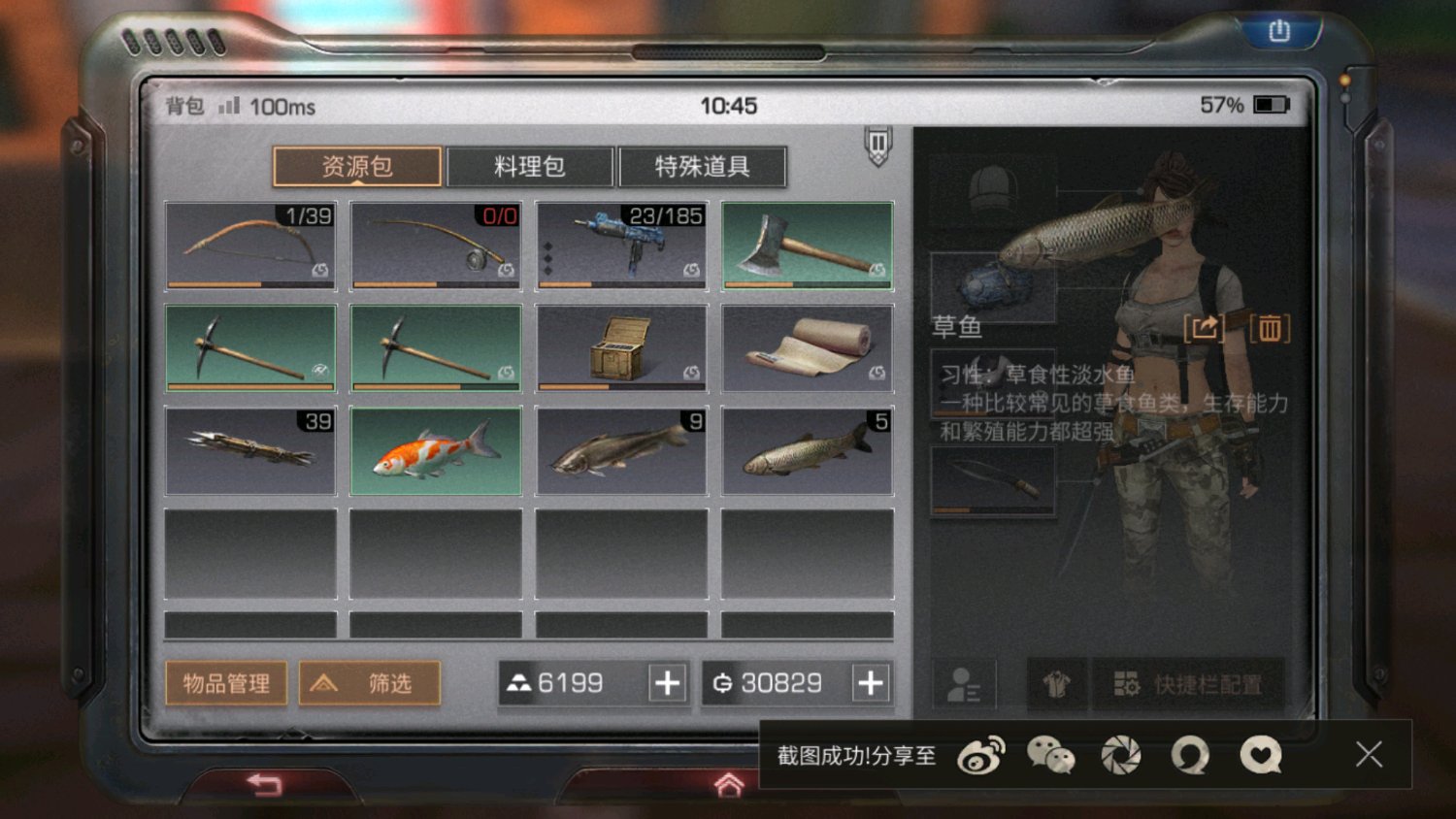This screenshot has width=1456, height=819.
Task: Share screenshot to WeChat
Action: click(x=1052, y=755)
